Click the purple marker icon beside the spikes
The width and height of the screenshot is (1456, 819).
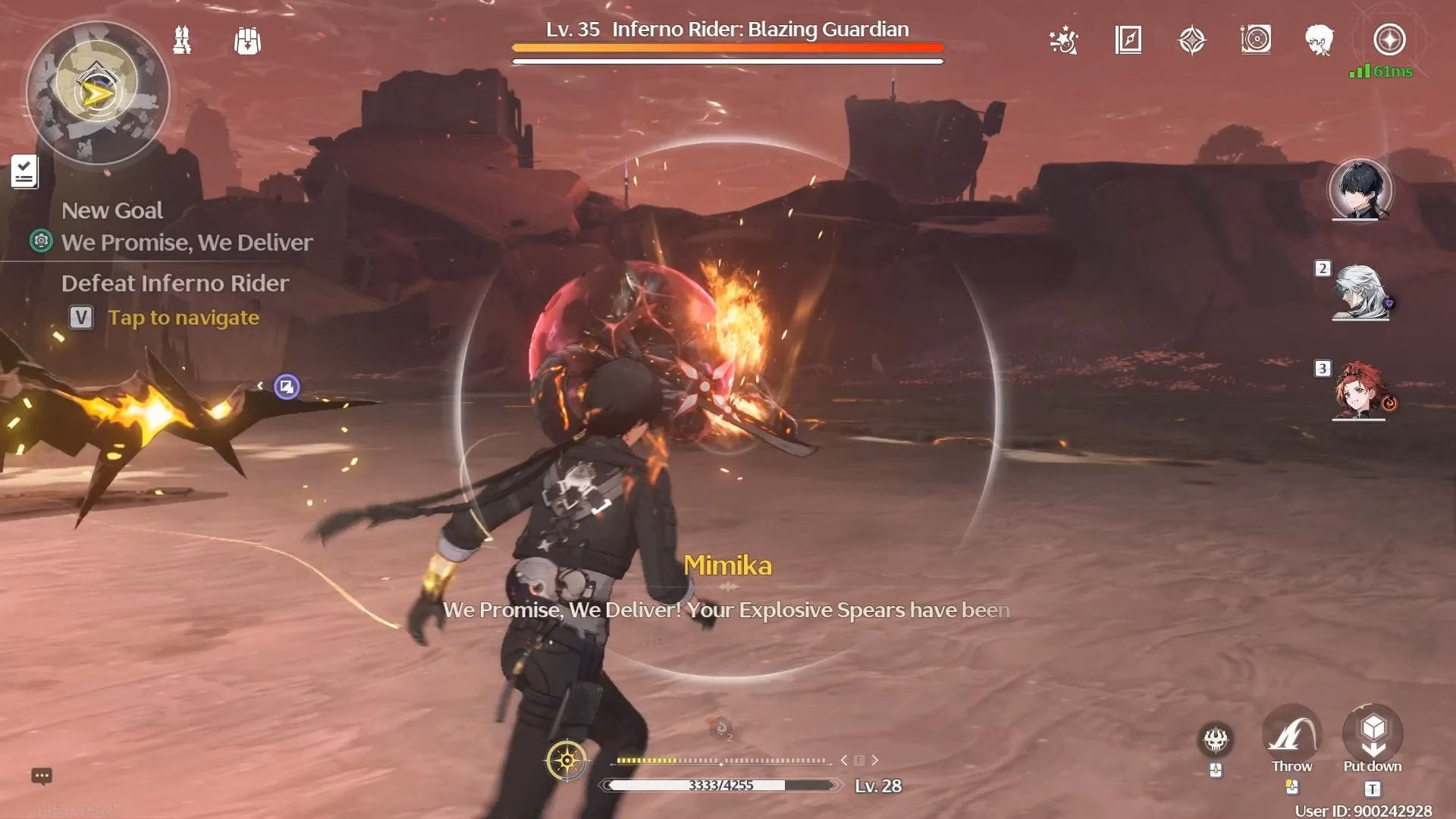pyautogui.click(x=287, y=387)
